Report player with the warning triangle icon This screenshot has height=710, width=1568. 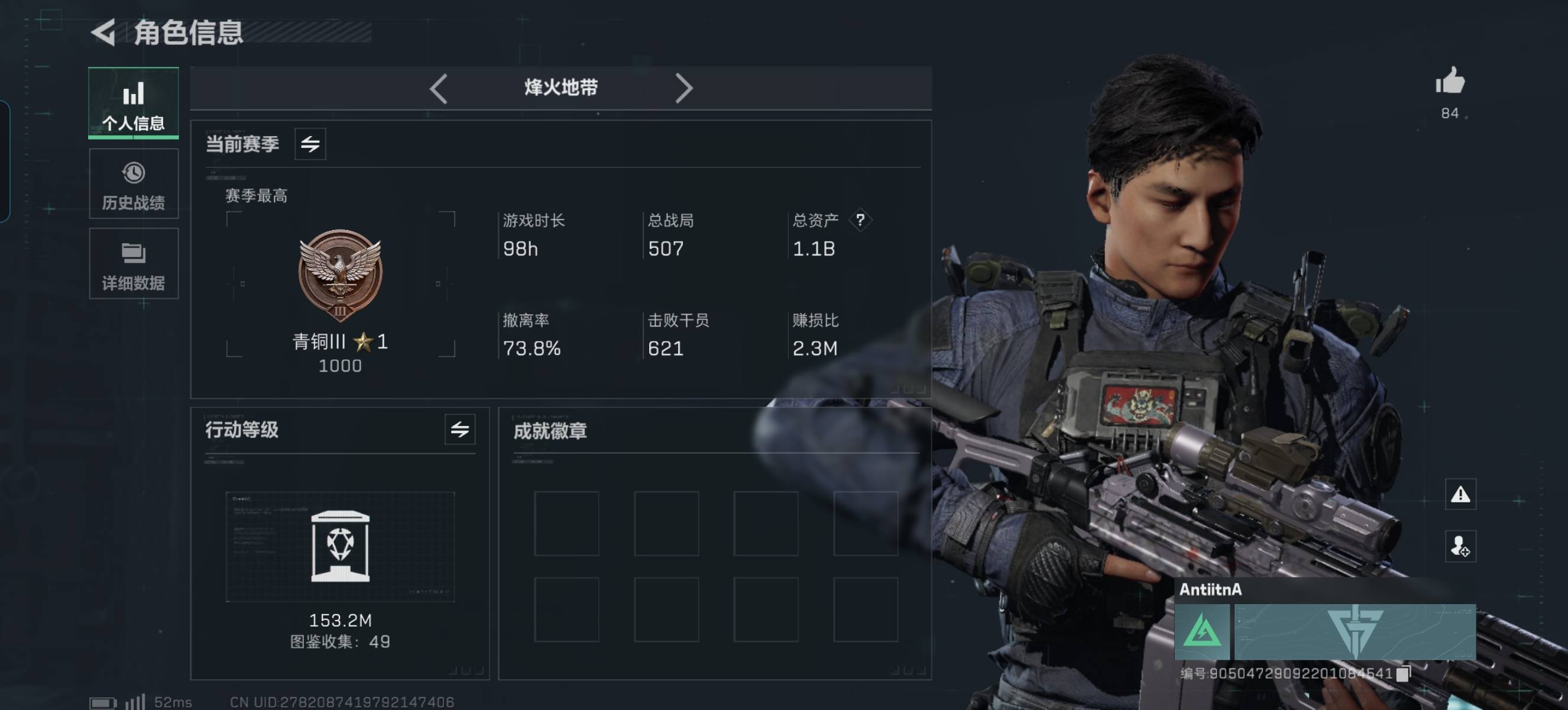[x=1460, y=495]
